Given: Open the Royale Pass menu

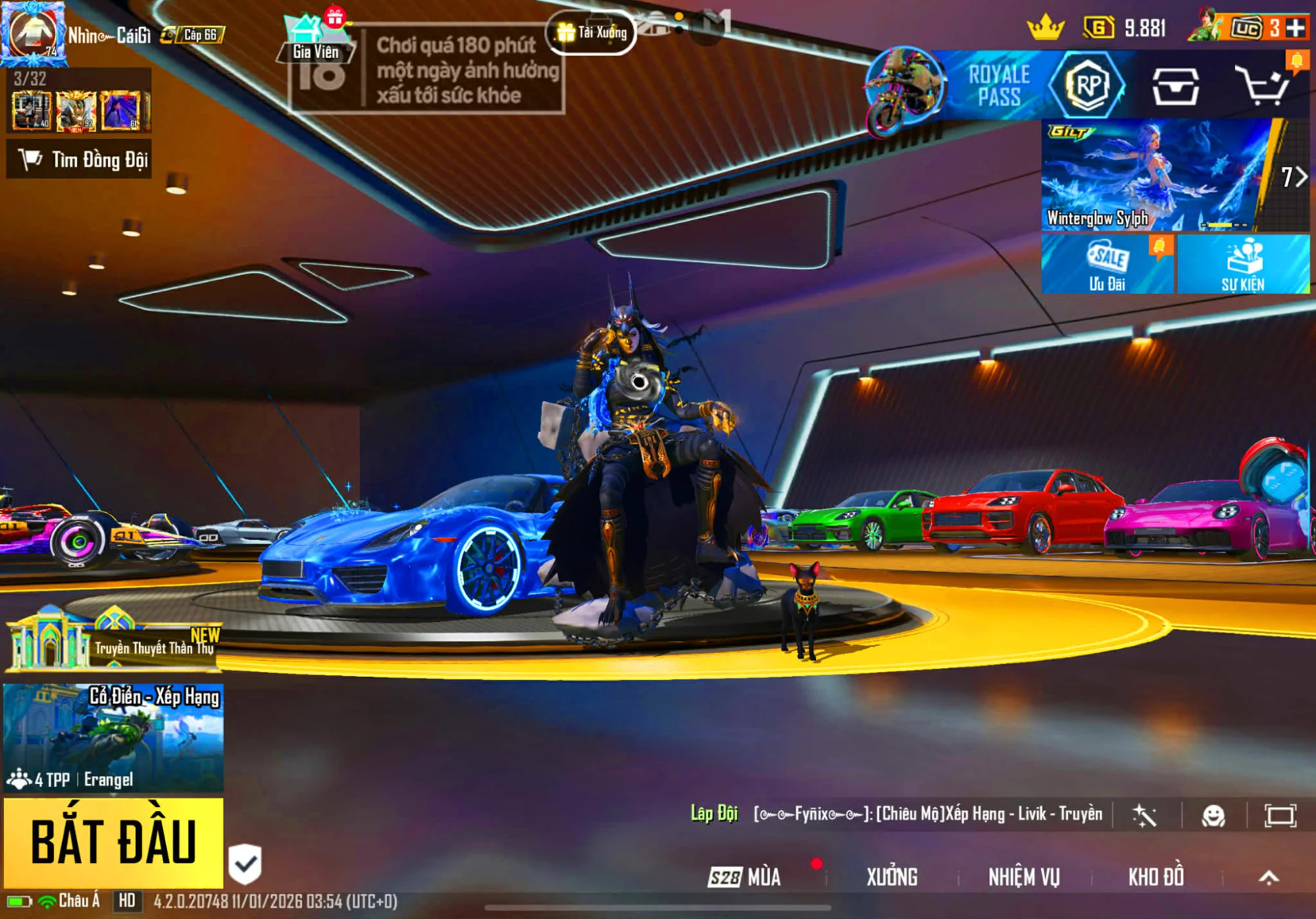Looking at the screenshot, I should 1000,86.
